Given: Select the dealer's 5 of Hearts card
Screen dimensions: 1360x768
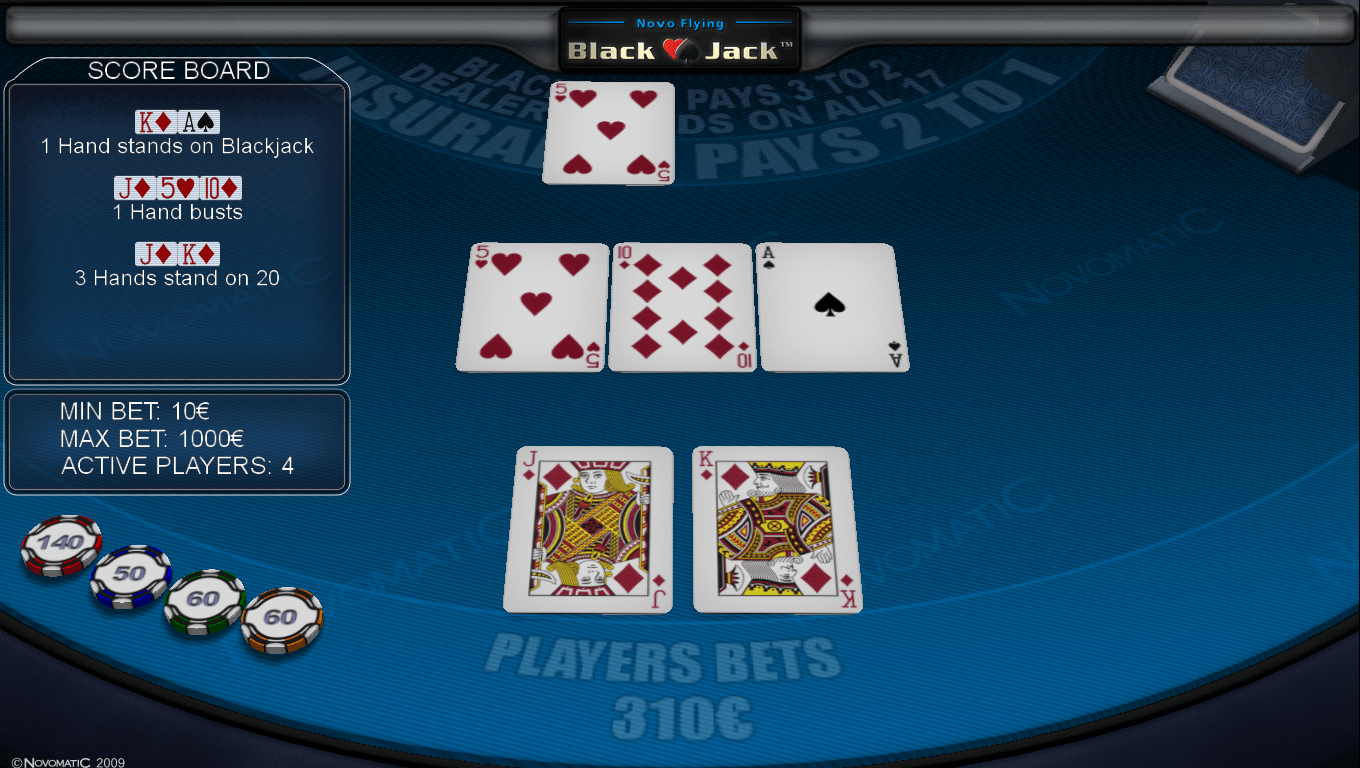Looking at the screenshot, I should click(608, 133).
